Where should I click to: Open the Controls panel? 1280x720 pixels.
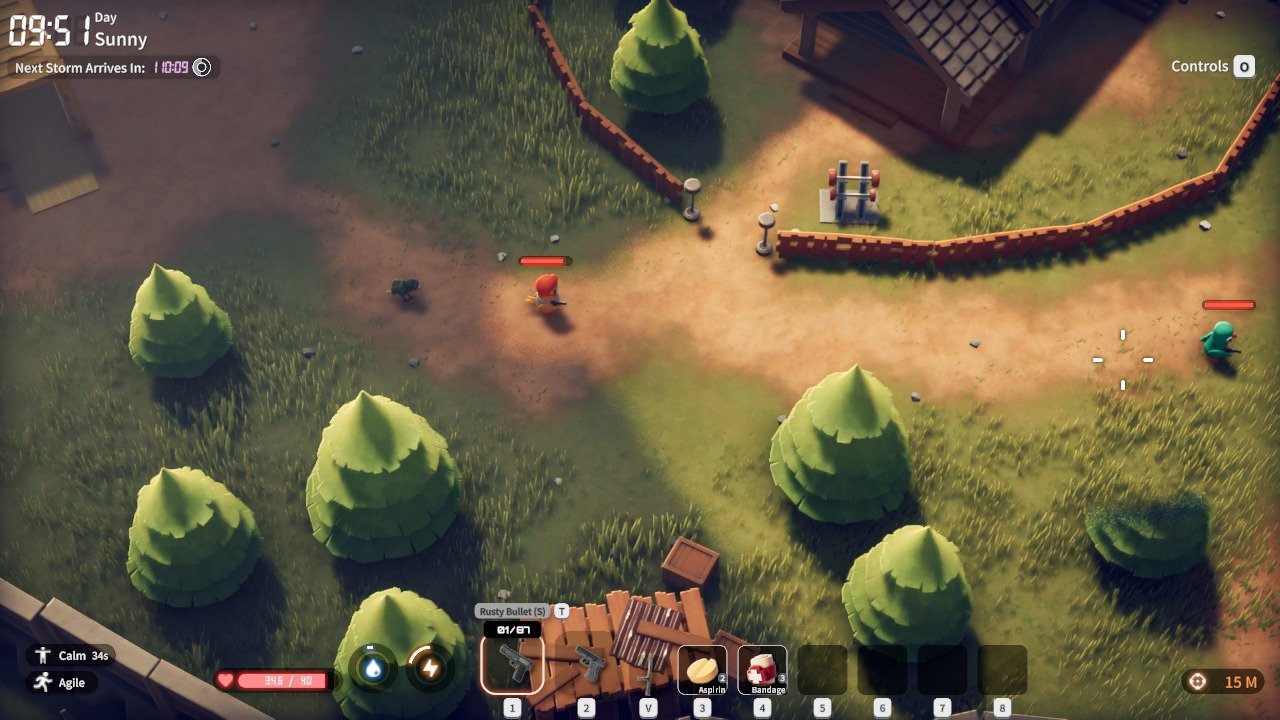point(1212,67)
